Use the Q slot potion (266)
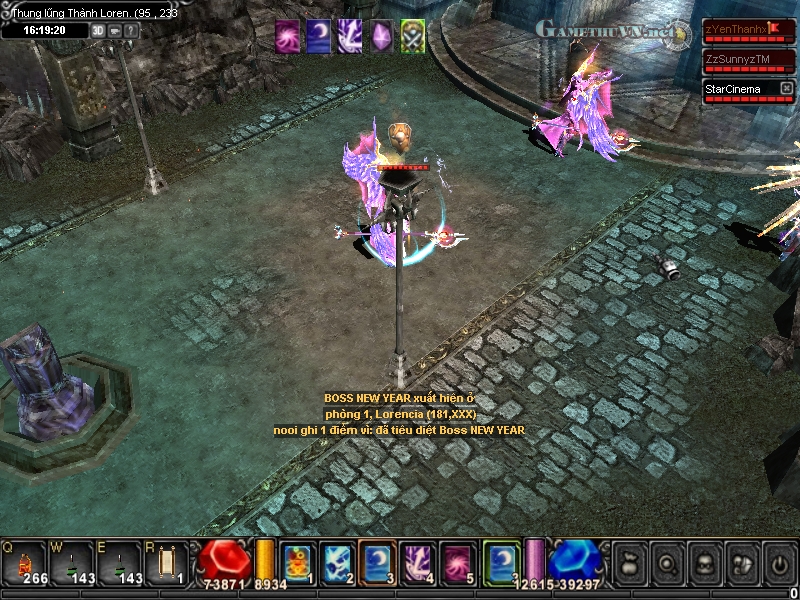Screen dimensions: 800x600 click(x=25, y=563)
